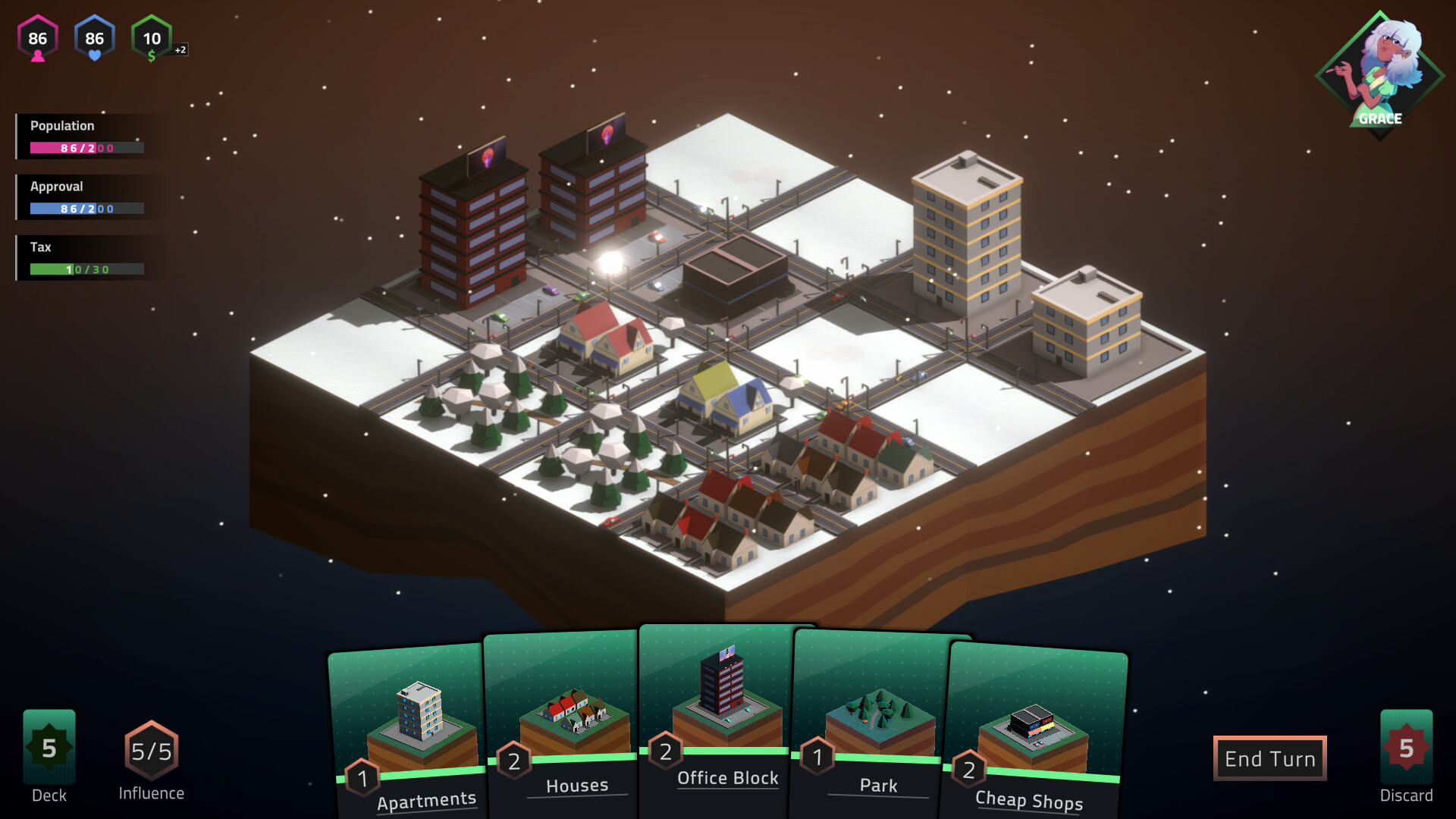The image size is (1456, 819).
Task: Select the blue approval heart icon
Action: click(94, 38)
